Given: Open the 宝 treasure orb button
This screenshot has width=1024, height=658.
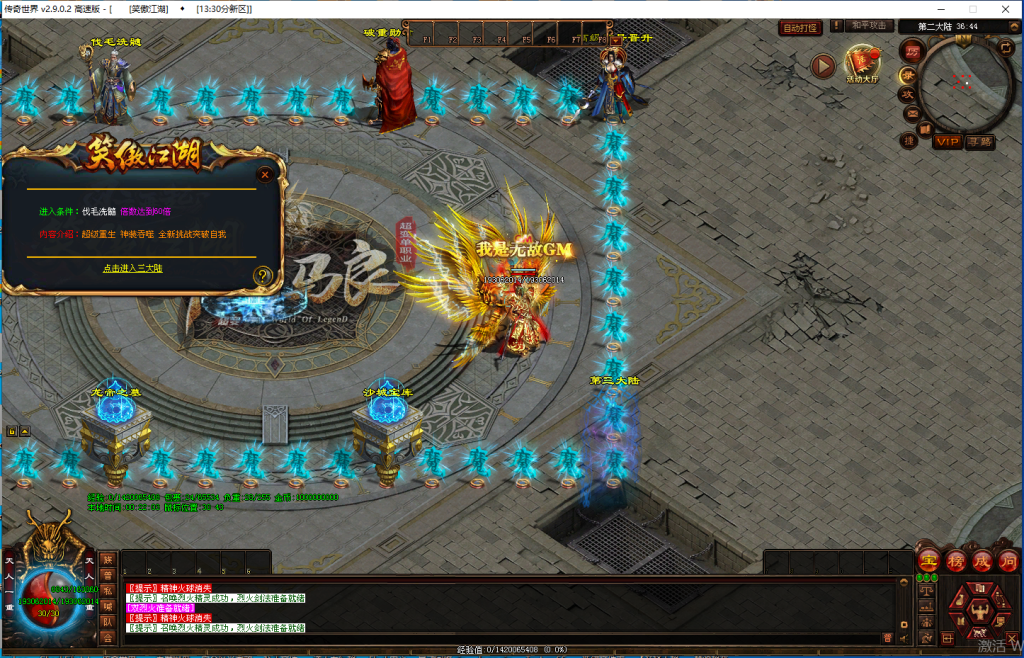Looking at the screenshot, I should [x=928, y=560].
